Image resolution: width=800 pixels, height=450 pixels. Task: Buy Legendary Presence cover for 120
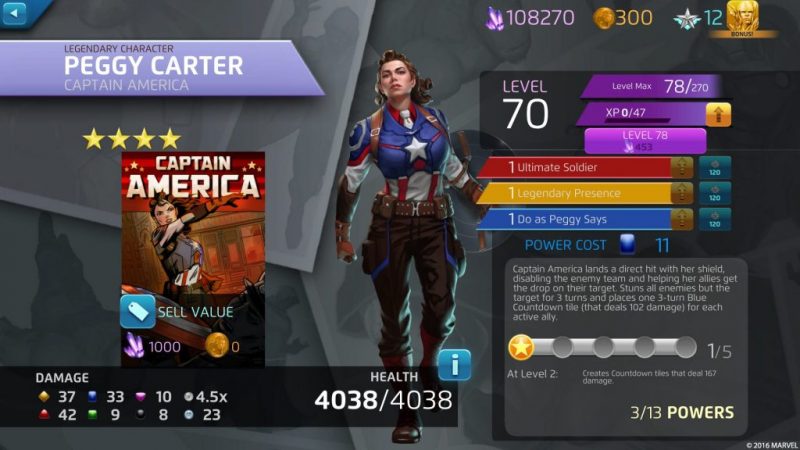click(715, 193)
